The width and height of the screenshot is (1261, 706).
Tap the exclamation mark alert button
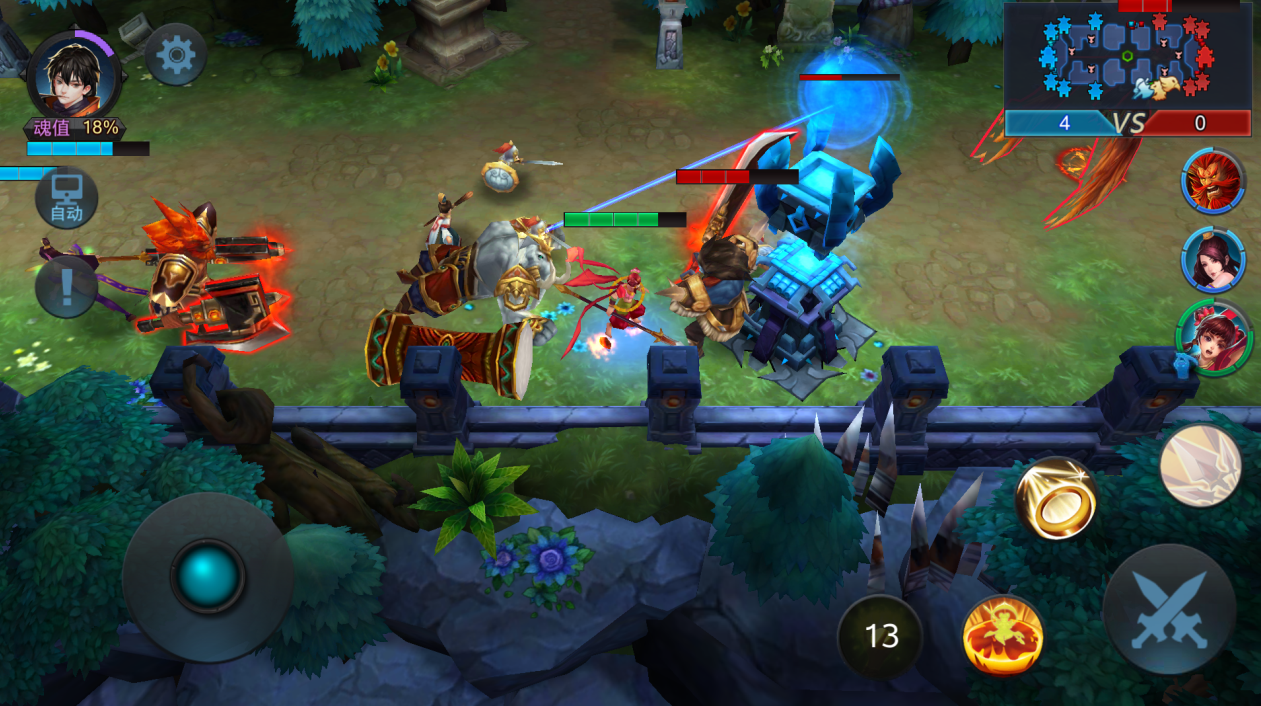66,287
